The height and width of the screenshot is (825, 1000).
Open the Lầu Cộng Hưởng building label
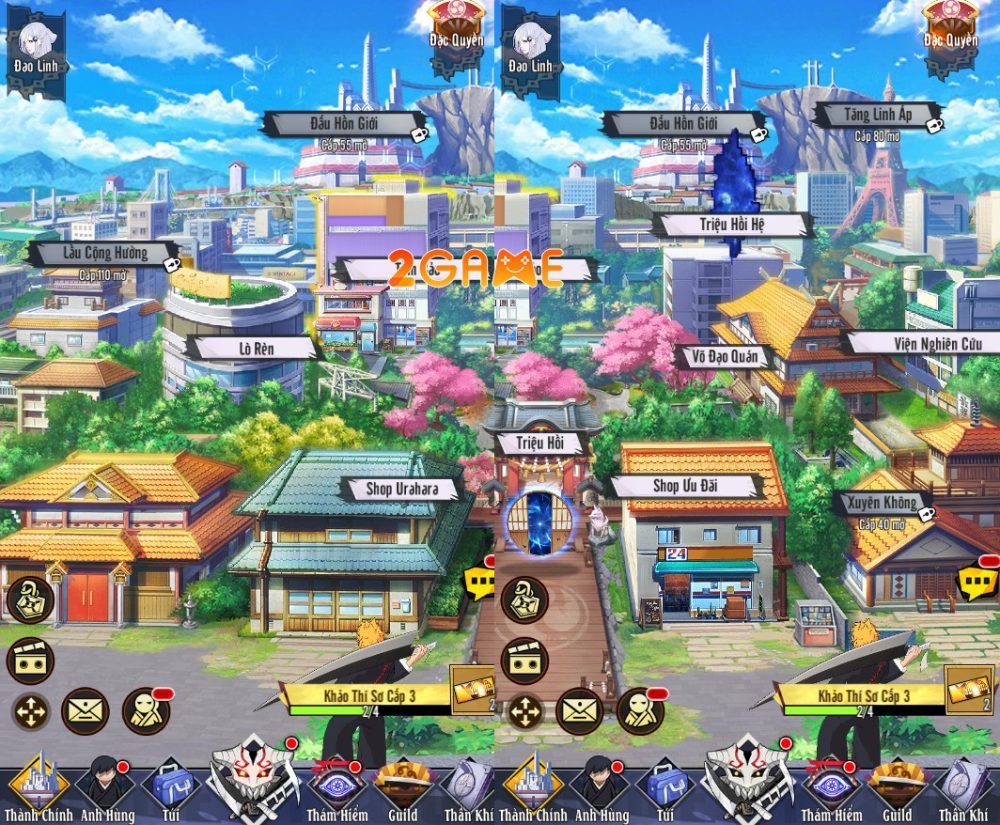(99, 253)
